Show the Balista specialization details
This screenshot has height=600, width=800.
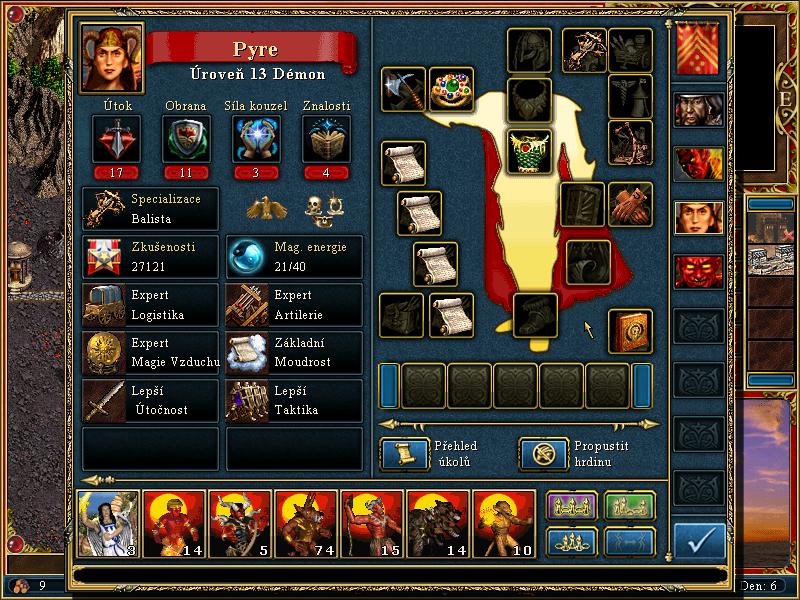[150, 208]
